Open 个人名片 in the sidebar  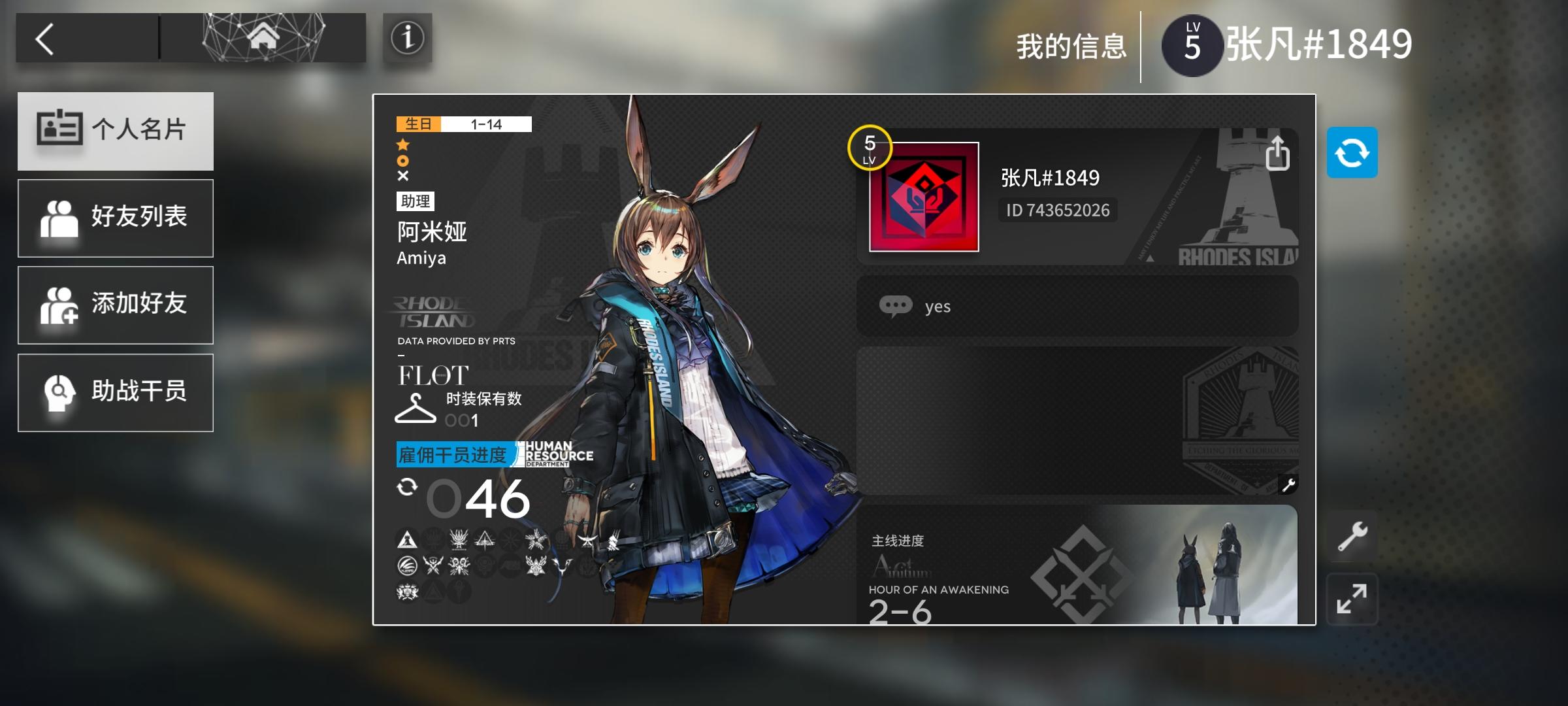point(116,131)
